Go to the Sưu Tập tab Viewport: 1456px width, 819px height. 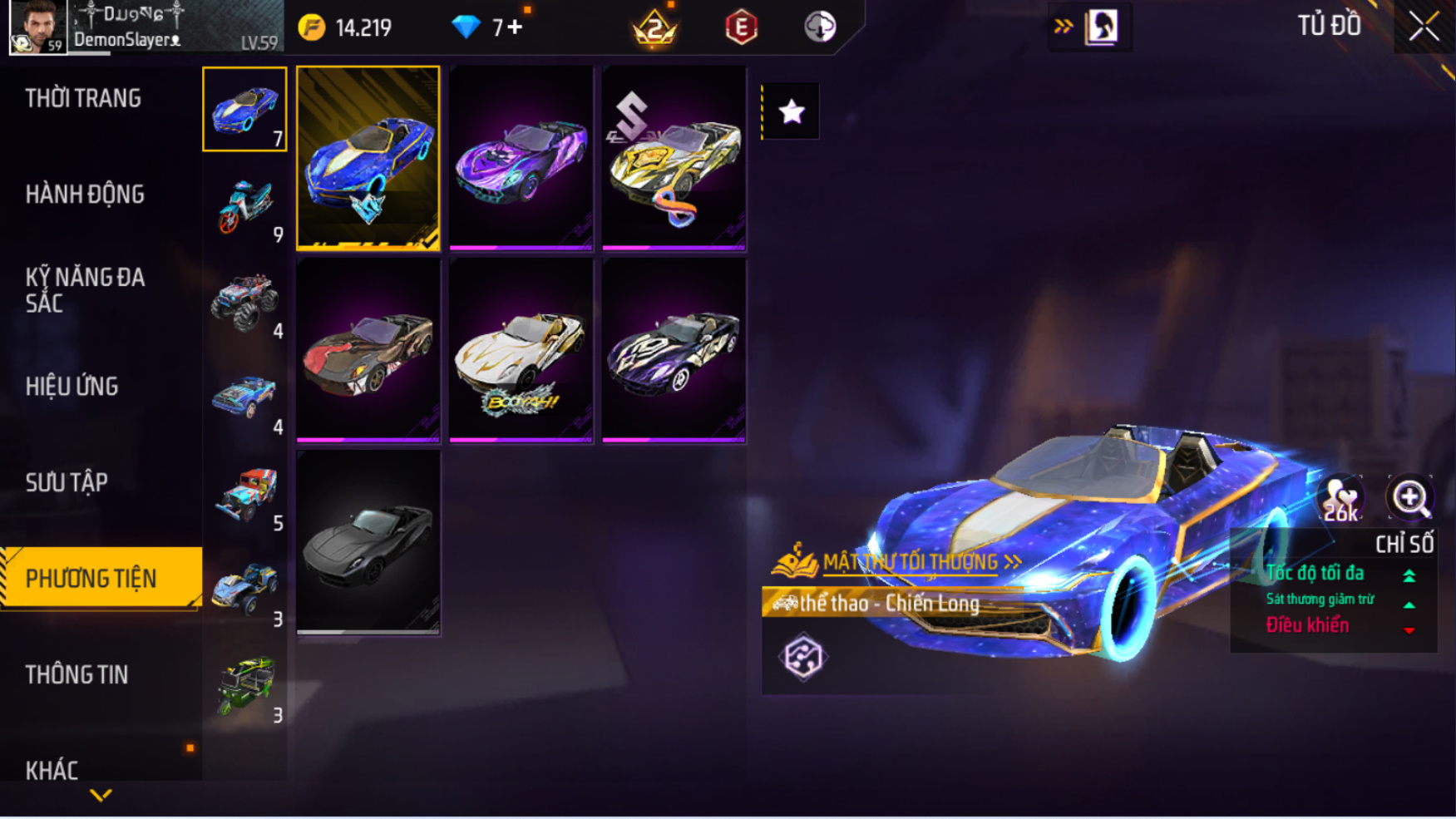coord(67,482)
